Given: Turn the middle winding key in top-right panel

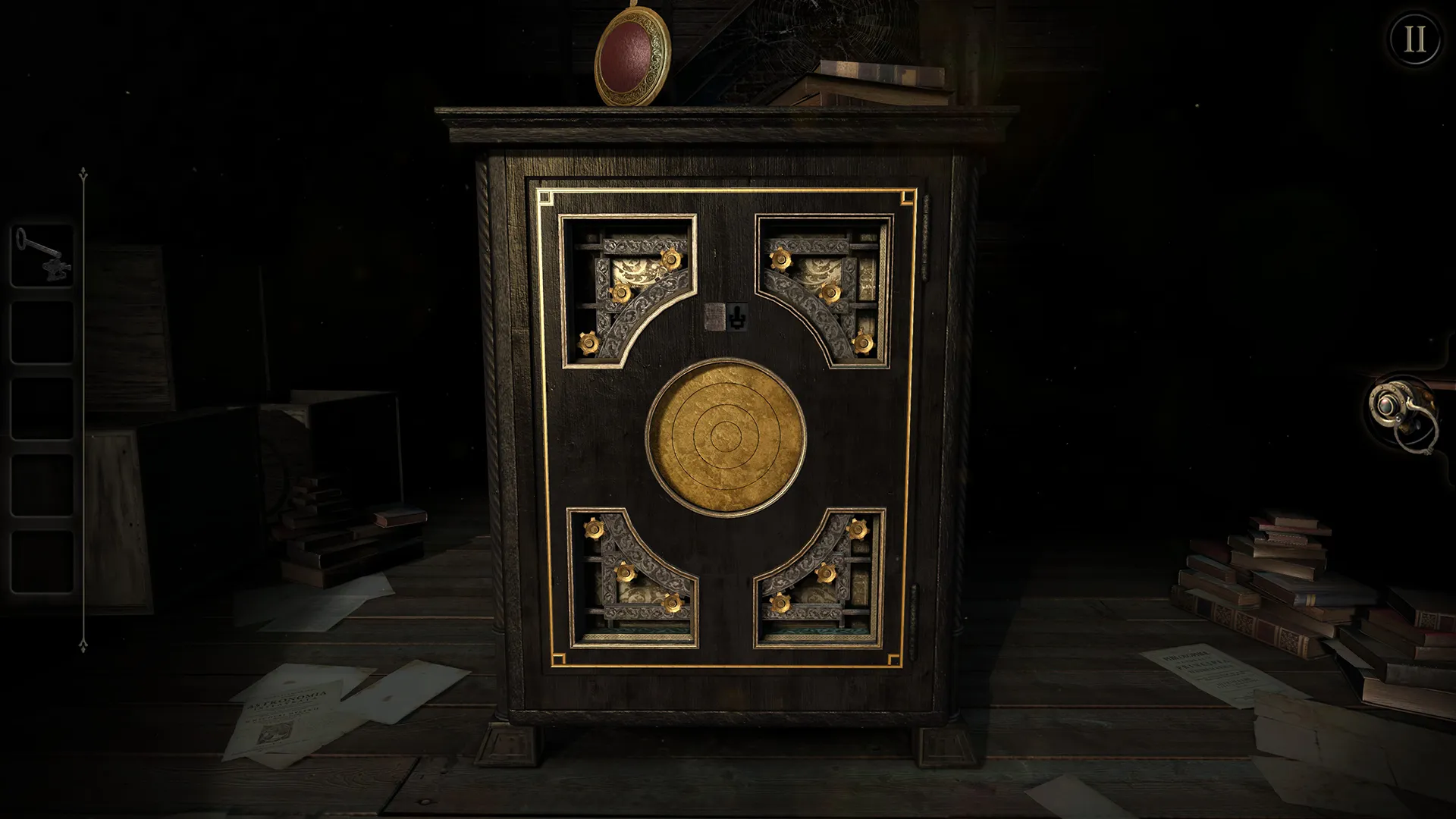Looking at the screenshot, I should 833,292.
